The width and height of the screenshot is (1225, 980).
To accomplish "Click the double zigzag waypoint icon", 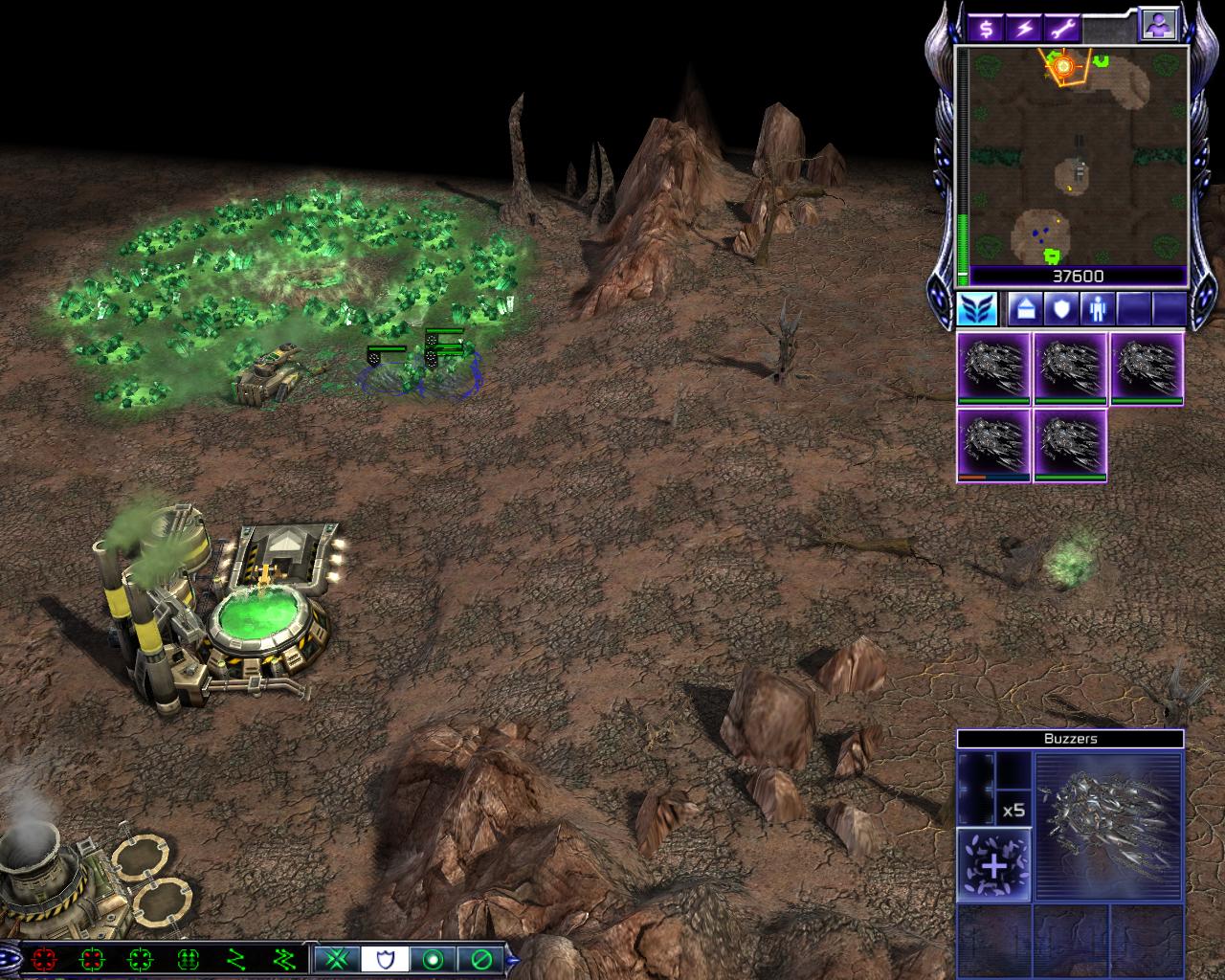I will (x=283, y=958).
